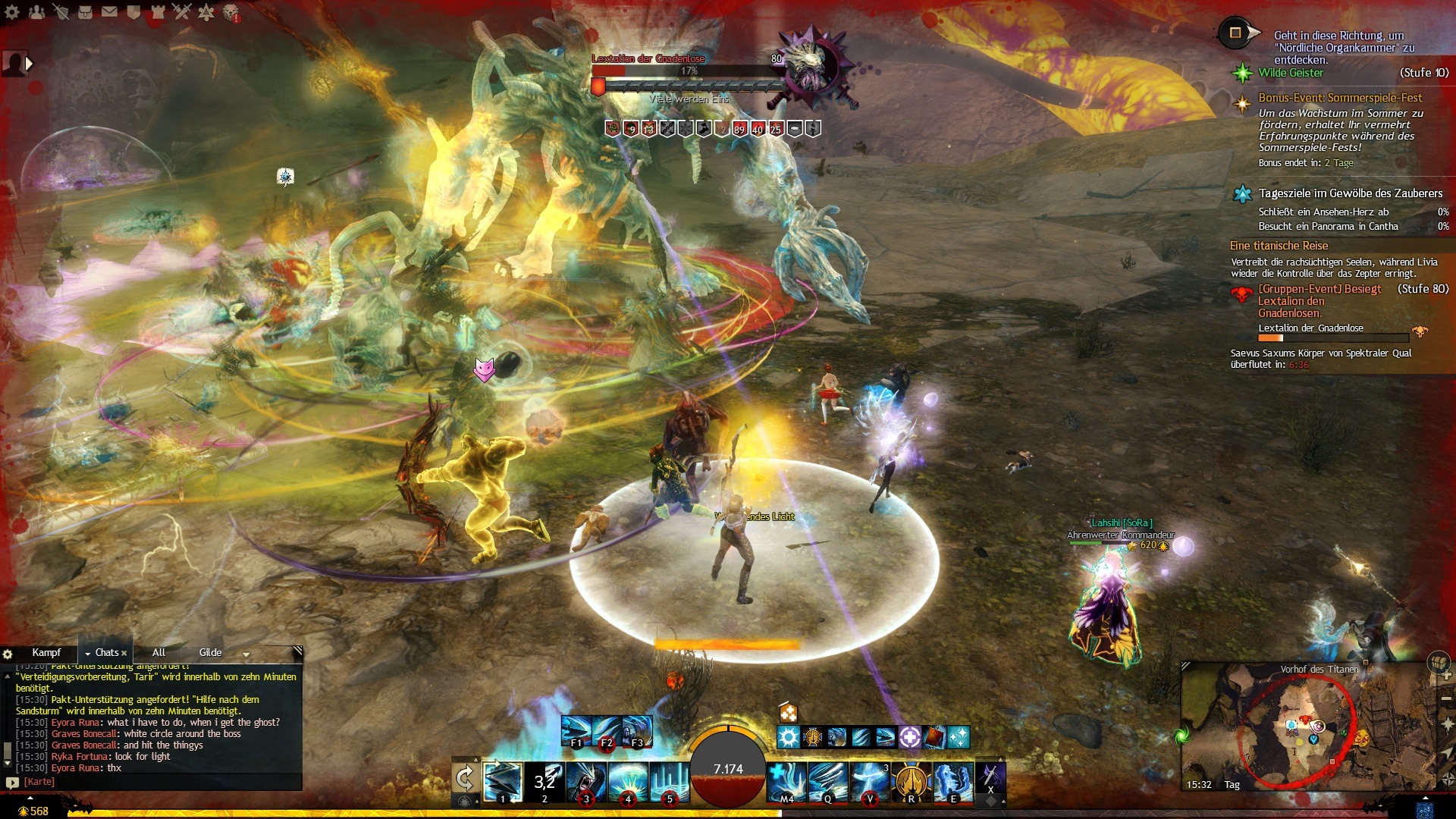
Task: Trigger the golden elite skill on R
Action: pyautogui.click(x=912, y=781)
